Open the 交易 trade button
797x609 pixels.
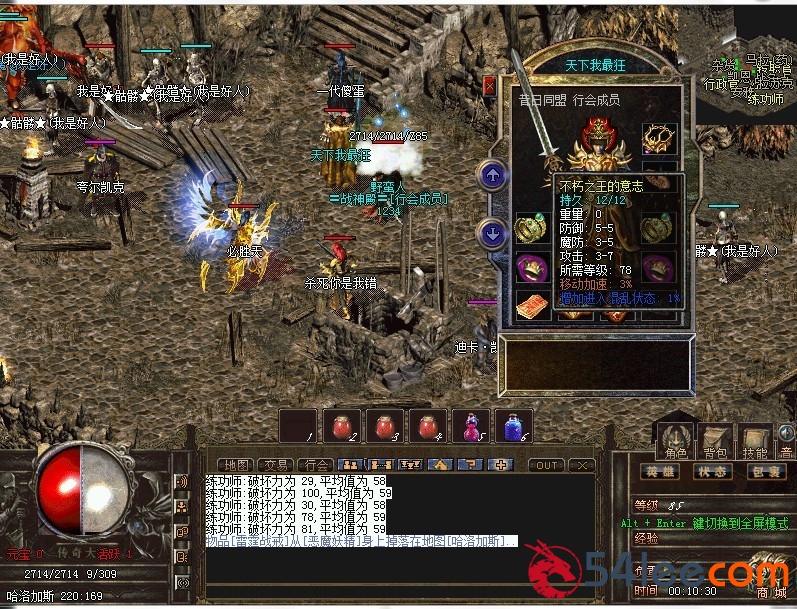275,465
